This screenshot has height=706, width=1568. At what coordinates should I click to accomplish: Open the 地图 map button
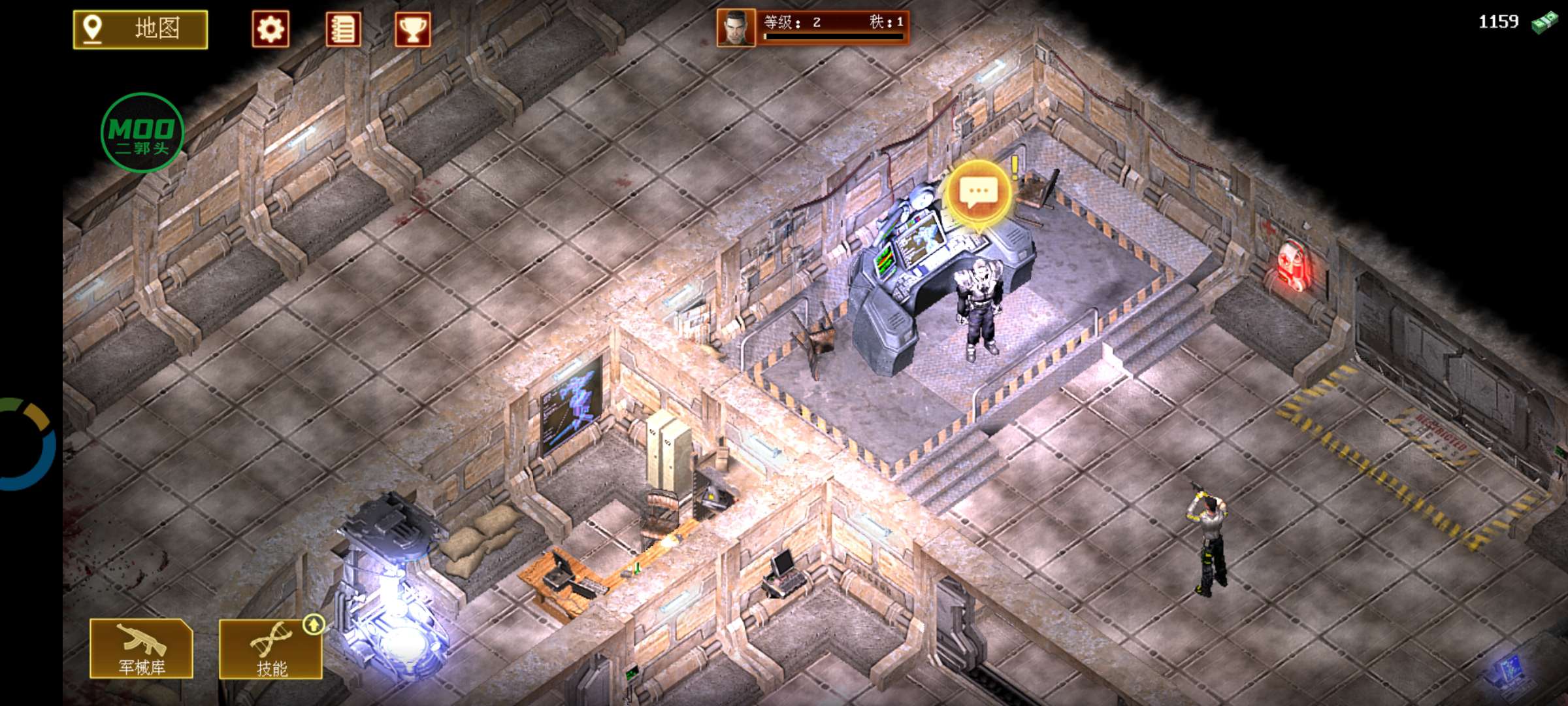(140, 29)
